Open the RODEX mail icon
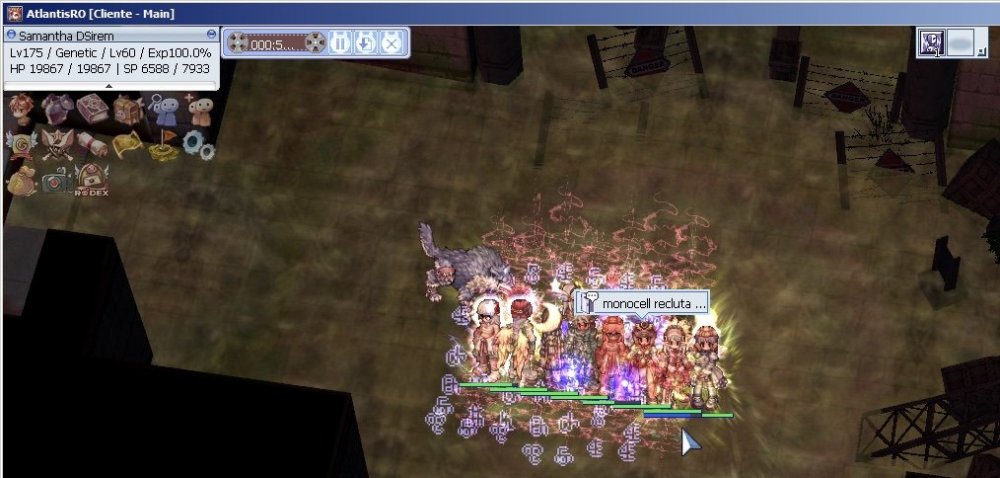This screenshot has width=1000, height=478. pyautogui.click(x=93, y=181)
